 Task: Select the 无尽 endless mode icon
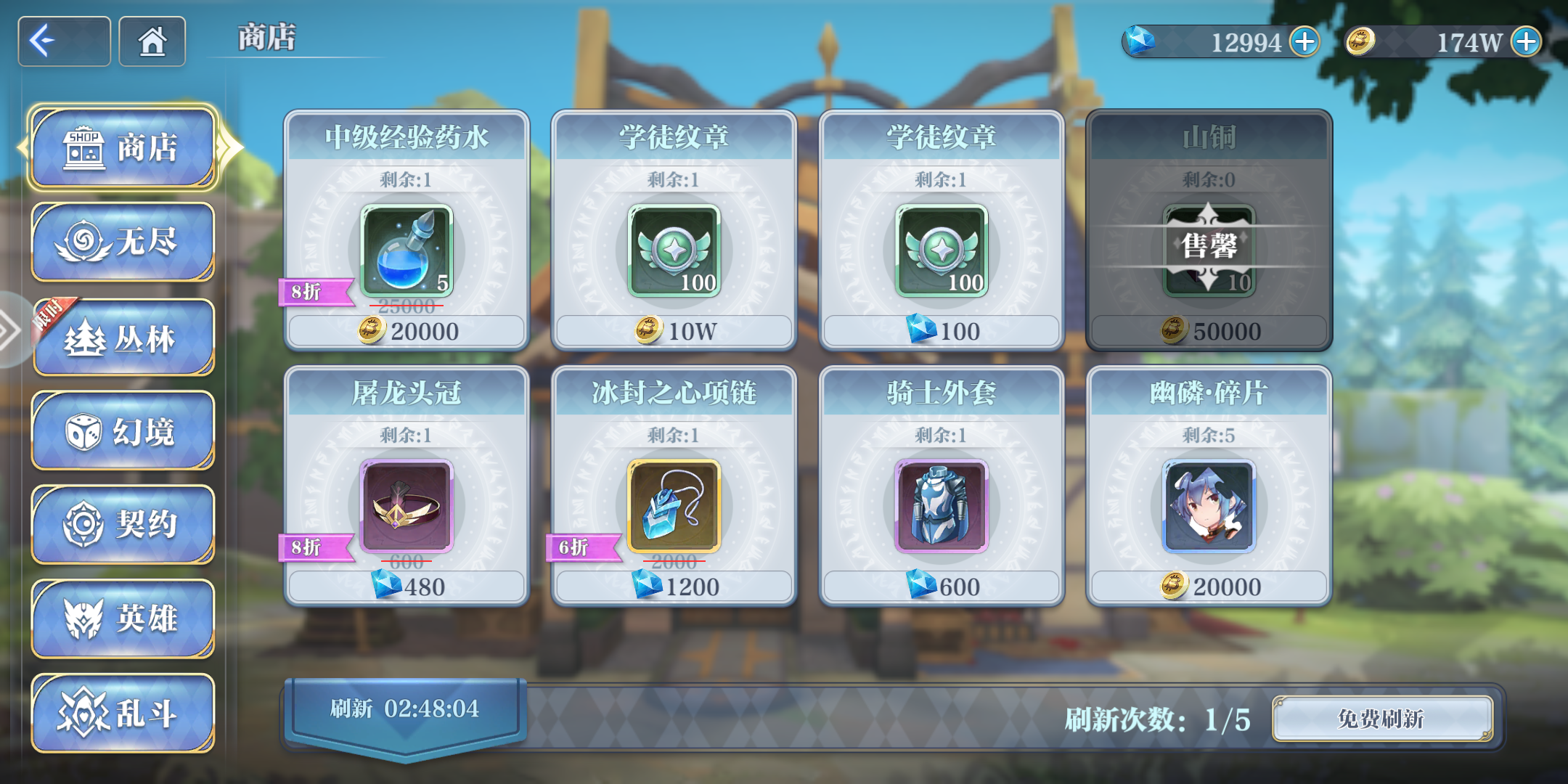(x=123, y=242)
